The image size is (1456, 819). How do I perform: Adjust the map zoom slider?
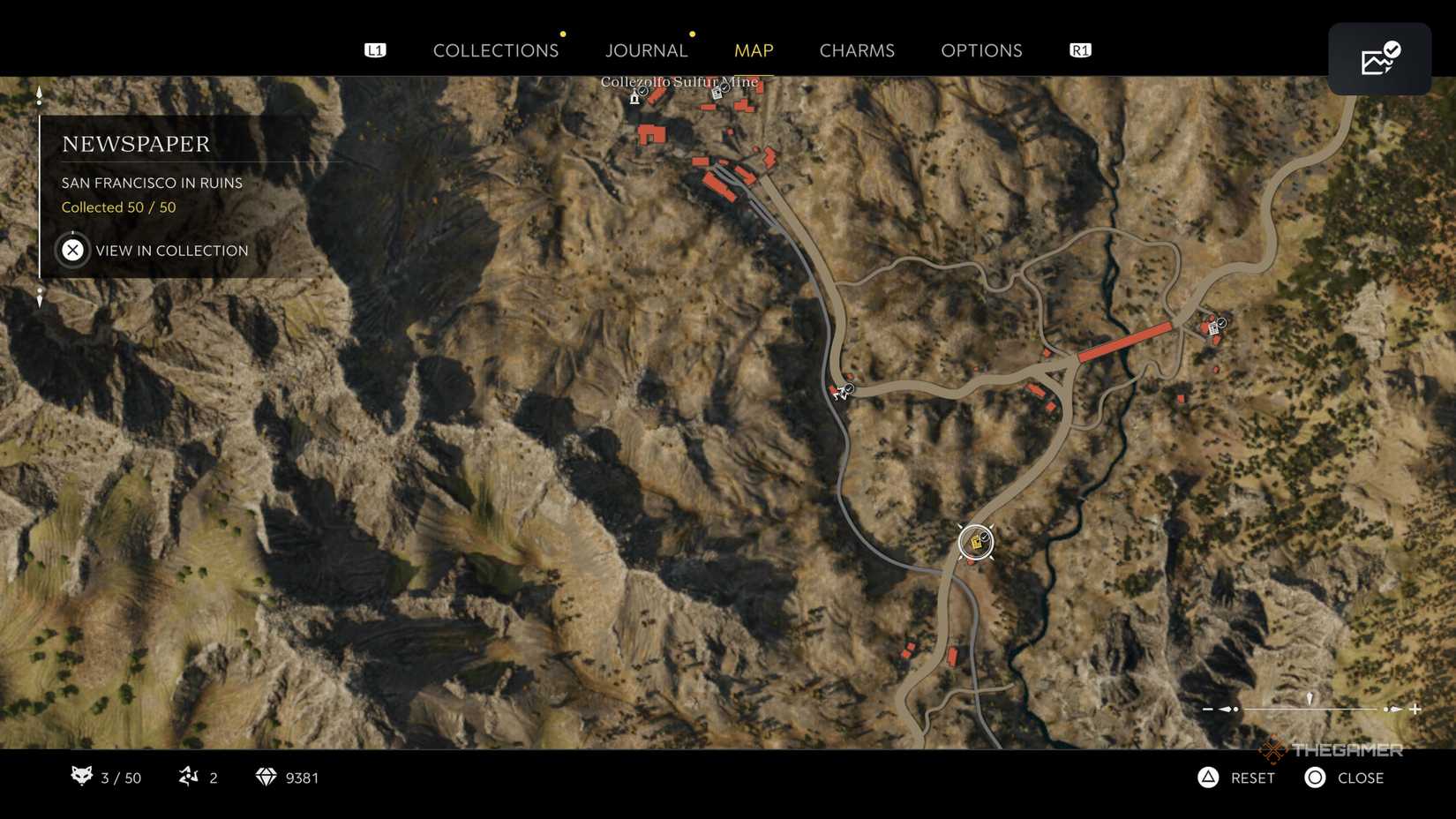pos(1309,707)
